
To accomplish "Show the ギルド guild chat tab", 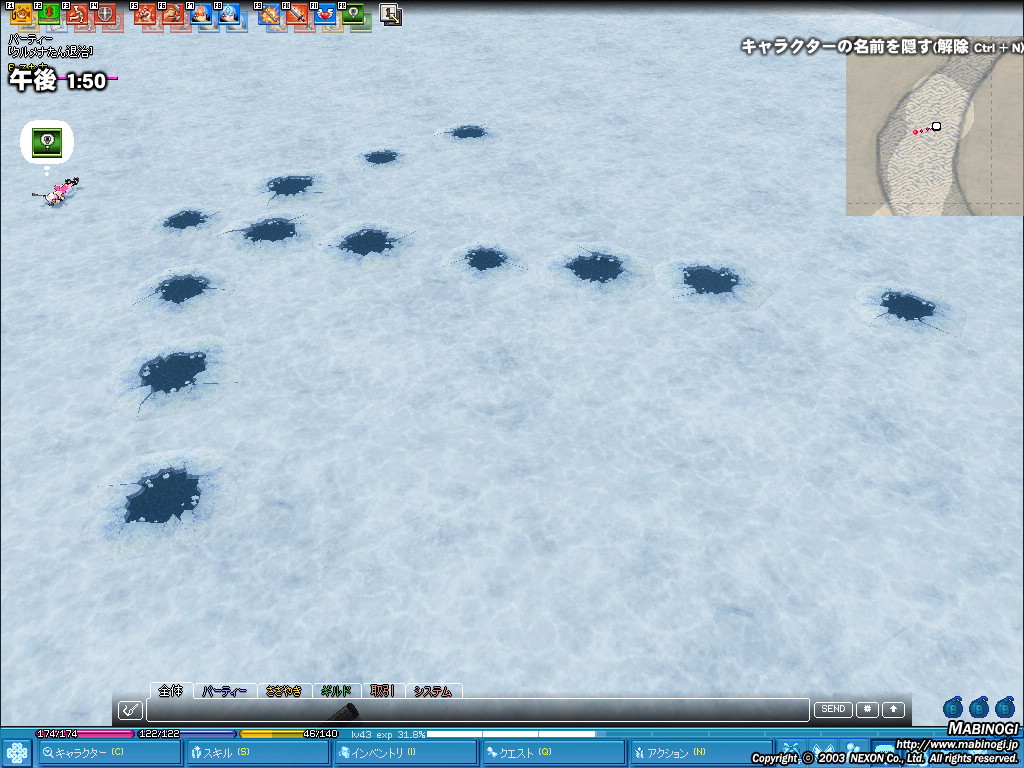I will pyautogui.click(x=336, y=691).
